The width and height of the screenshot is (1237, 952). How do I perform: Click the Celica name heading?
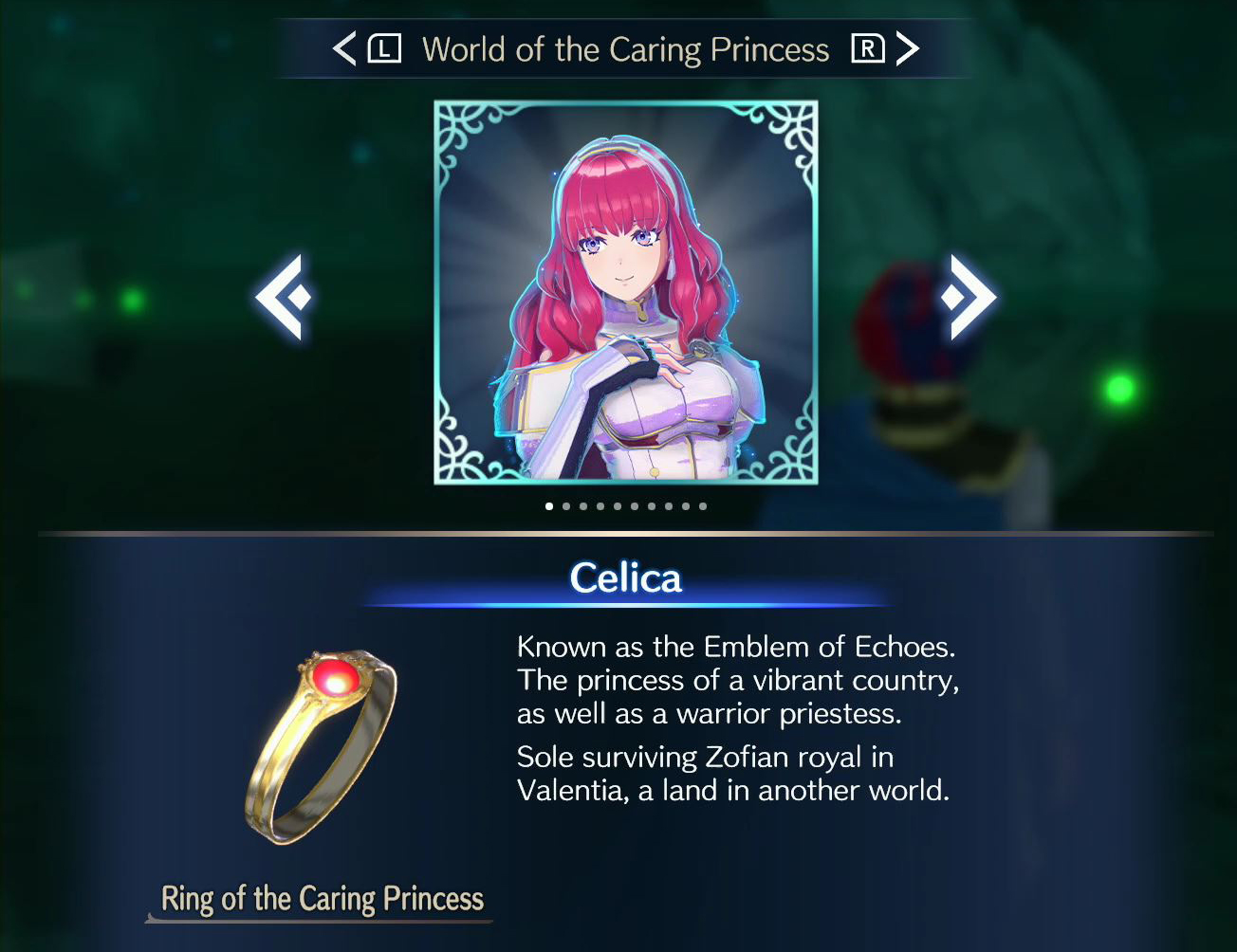625,577
